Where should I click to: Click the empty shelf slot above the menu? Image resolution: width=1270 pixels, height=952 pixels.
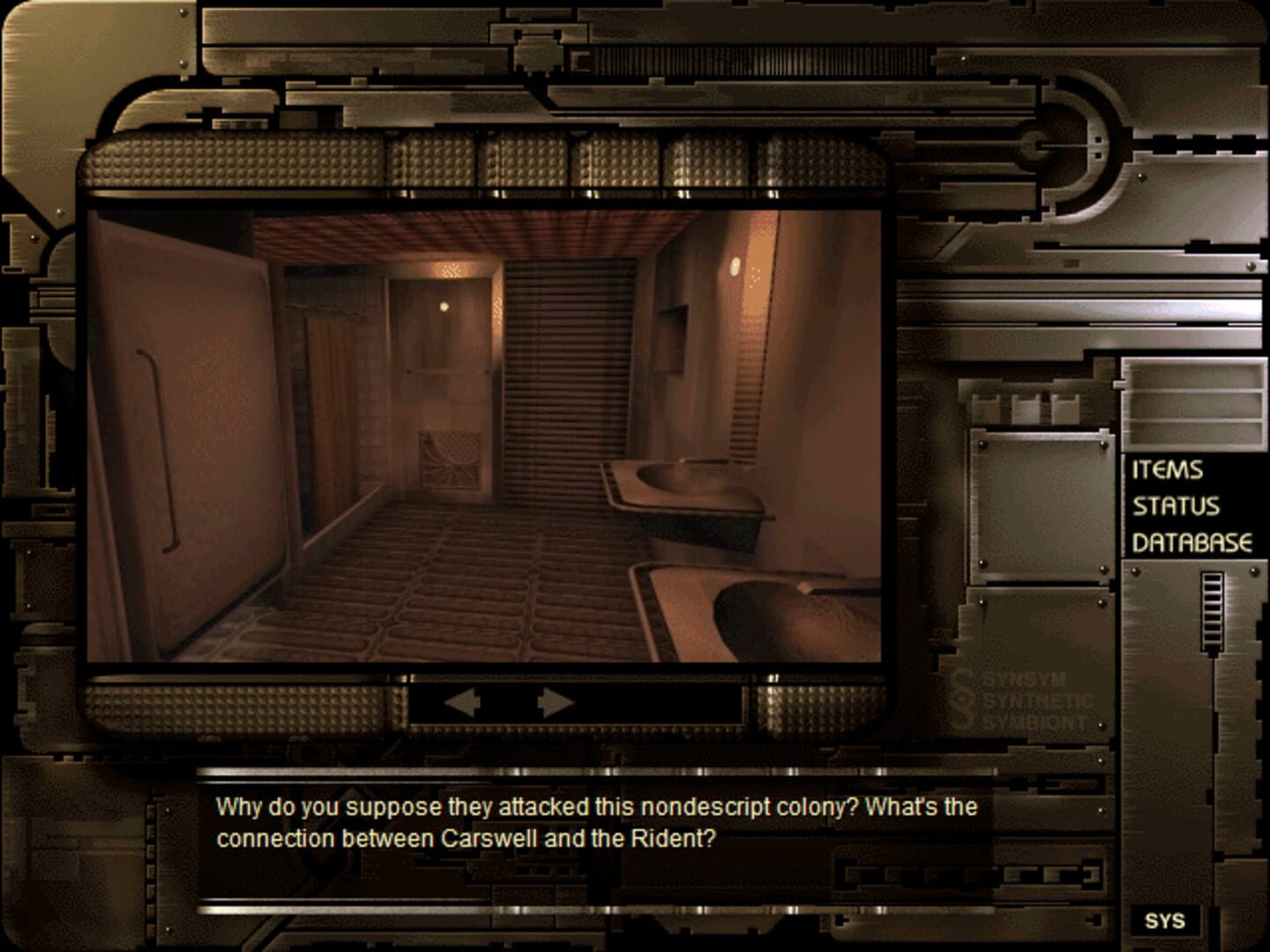1193,397
